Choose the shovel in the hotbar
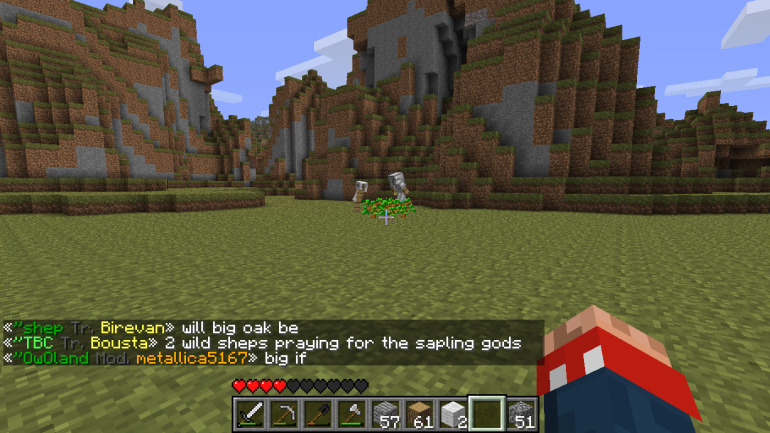 point(318,414)
